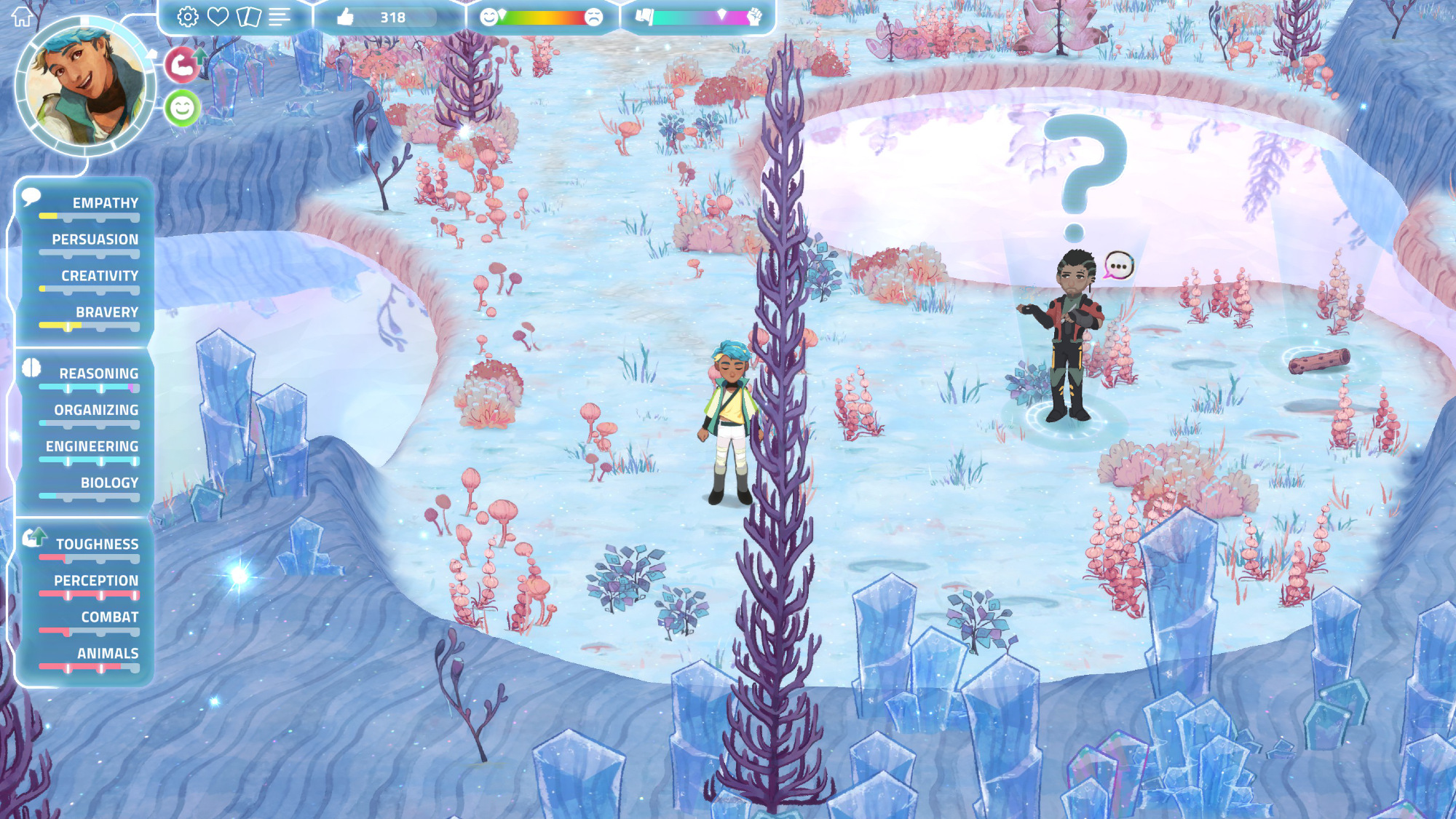Select the Biology skill row
The width and height of the screenshot is (1456, 819).
pos(88,486)
